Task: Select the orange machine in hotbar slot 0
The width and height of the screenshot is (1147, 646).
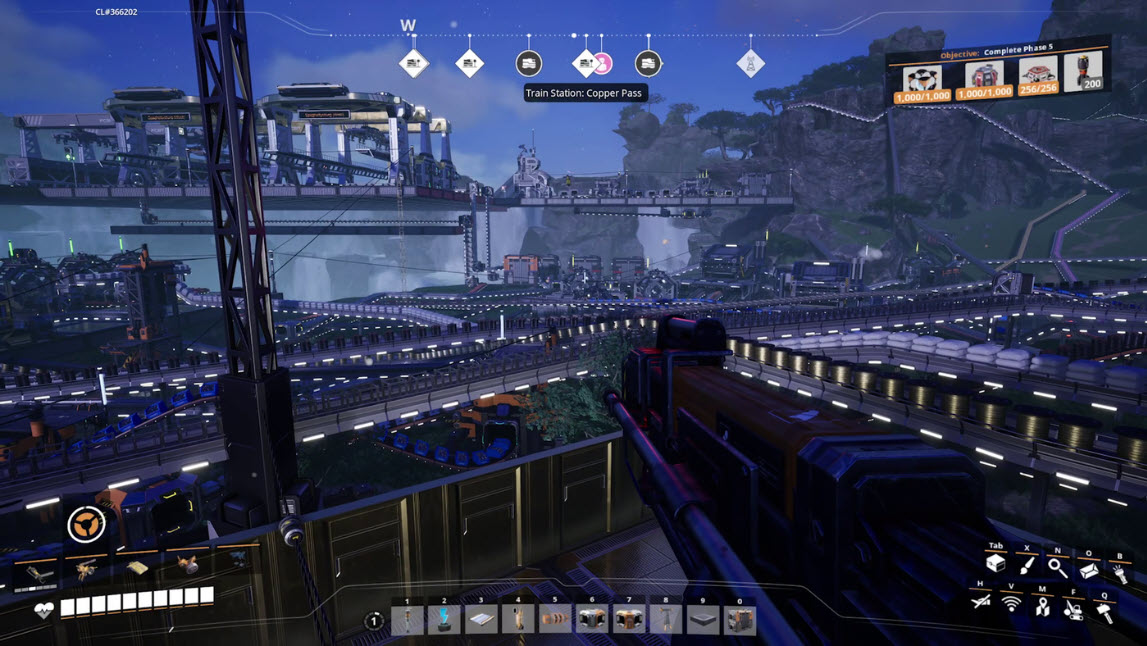Action: [740, 621]
